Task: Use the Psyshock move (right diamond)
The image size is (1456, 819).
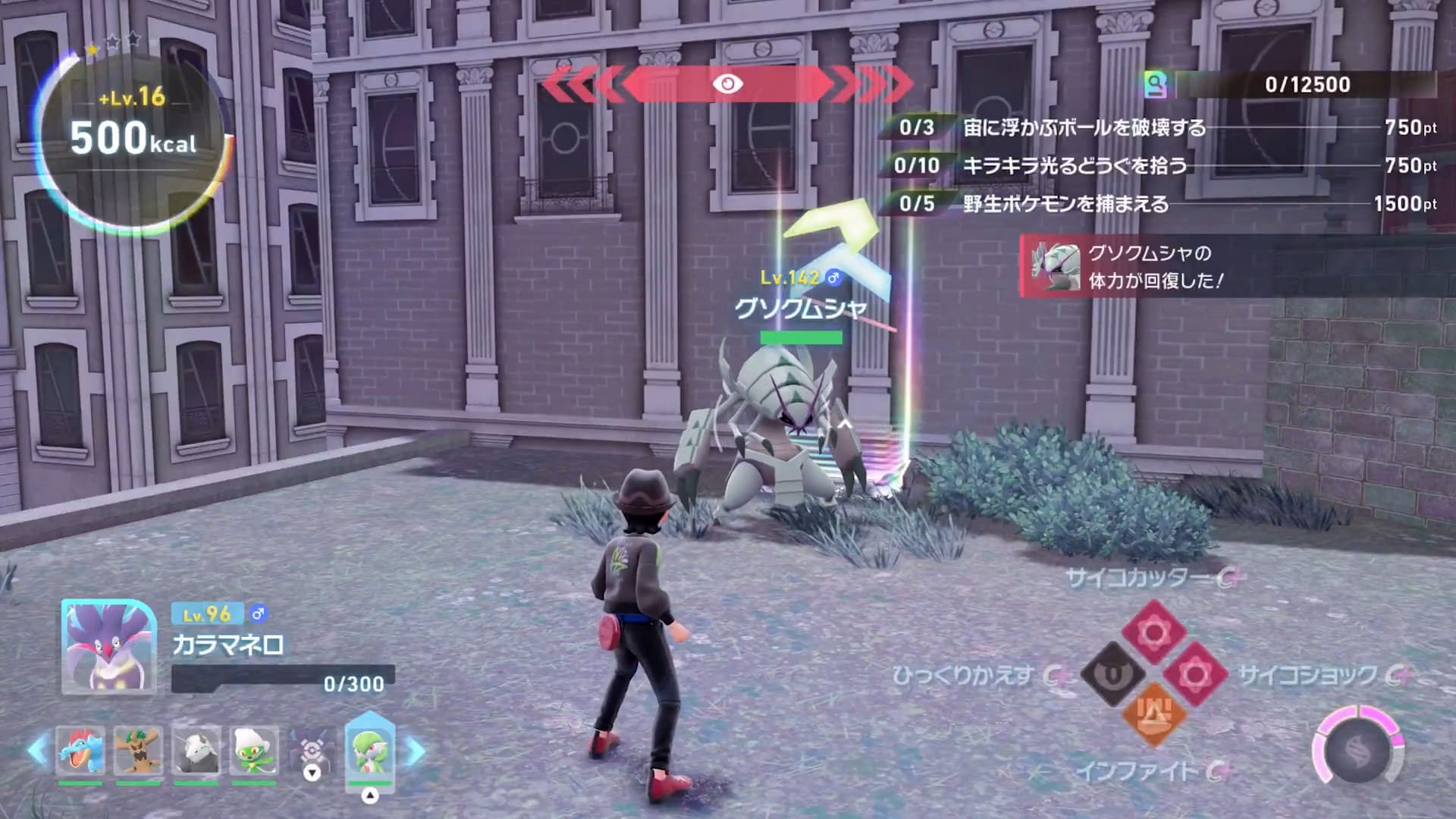Action: tap(1194, 673)
